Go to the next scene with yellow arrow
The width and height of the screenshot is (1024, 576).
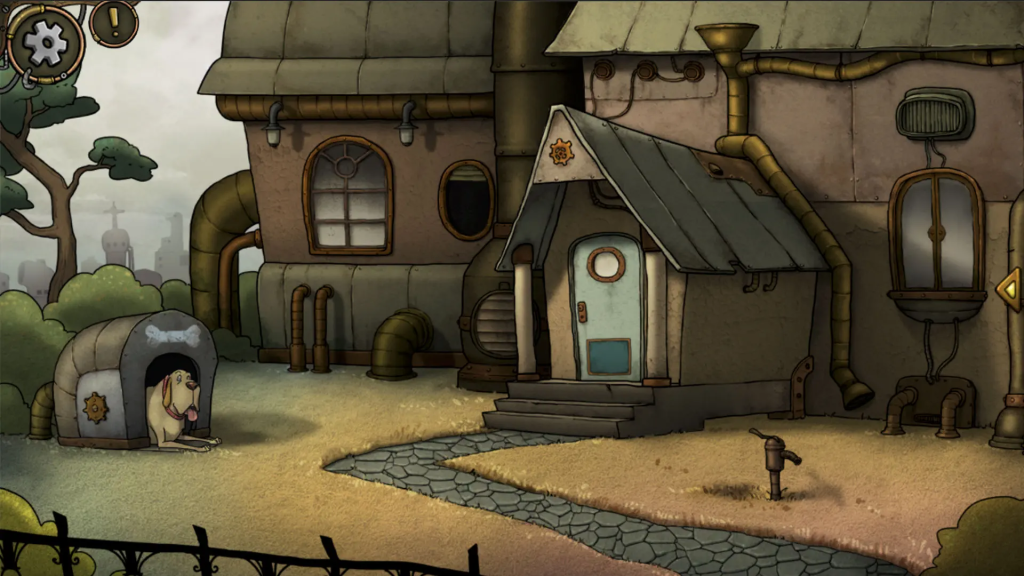click(x=1009, y=290)
